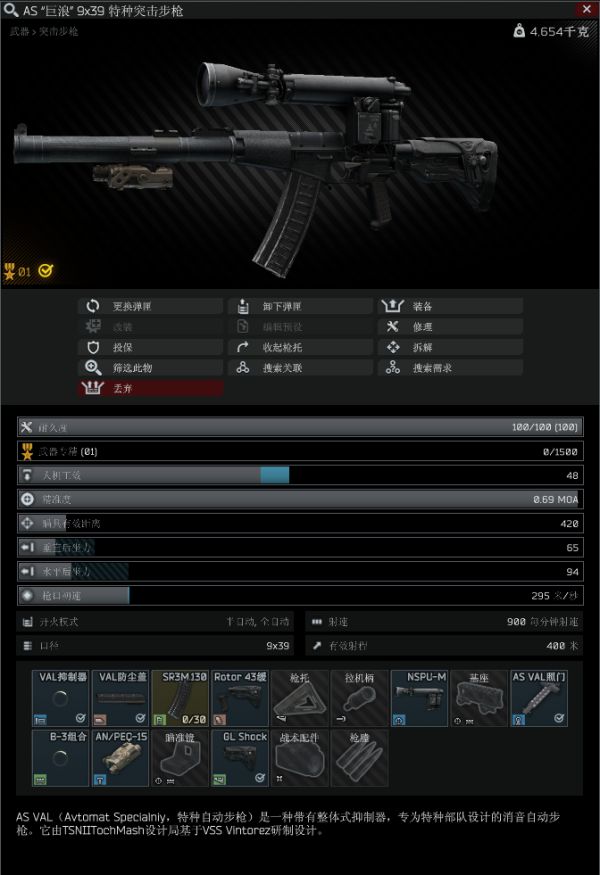Viewport: 600px width, 875px height.
Task: Open 搜索需求 (required search)
Action: (x=450, y=368)
